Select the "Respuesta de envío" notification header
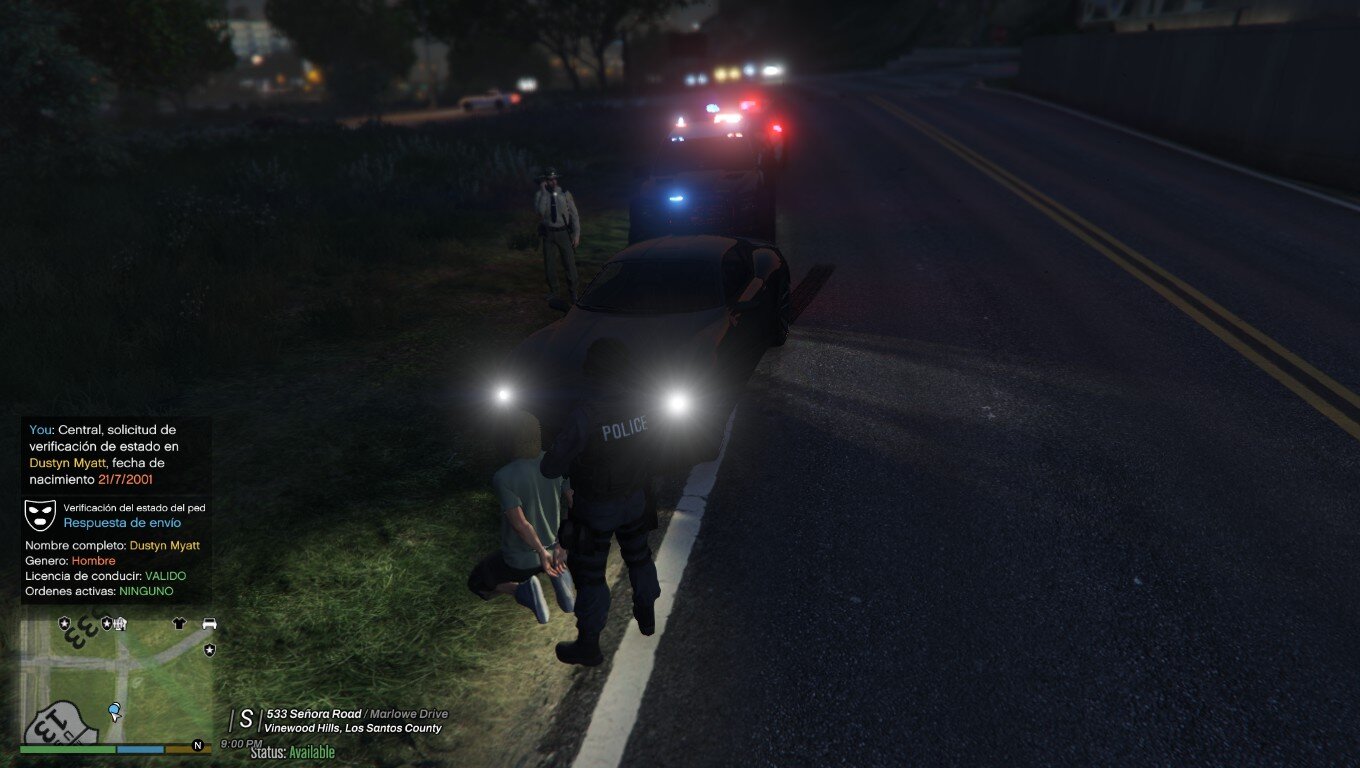 [122, 523]
